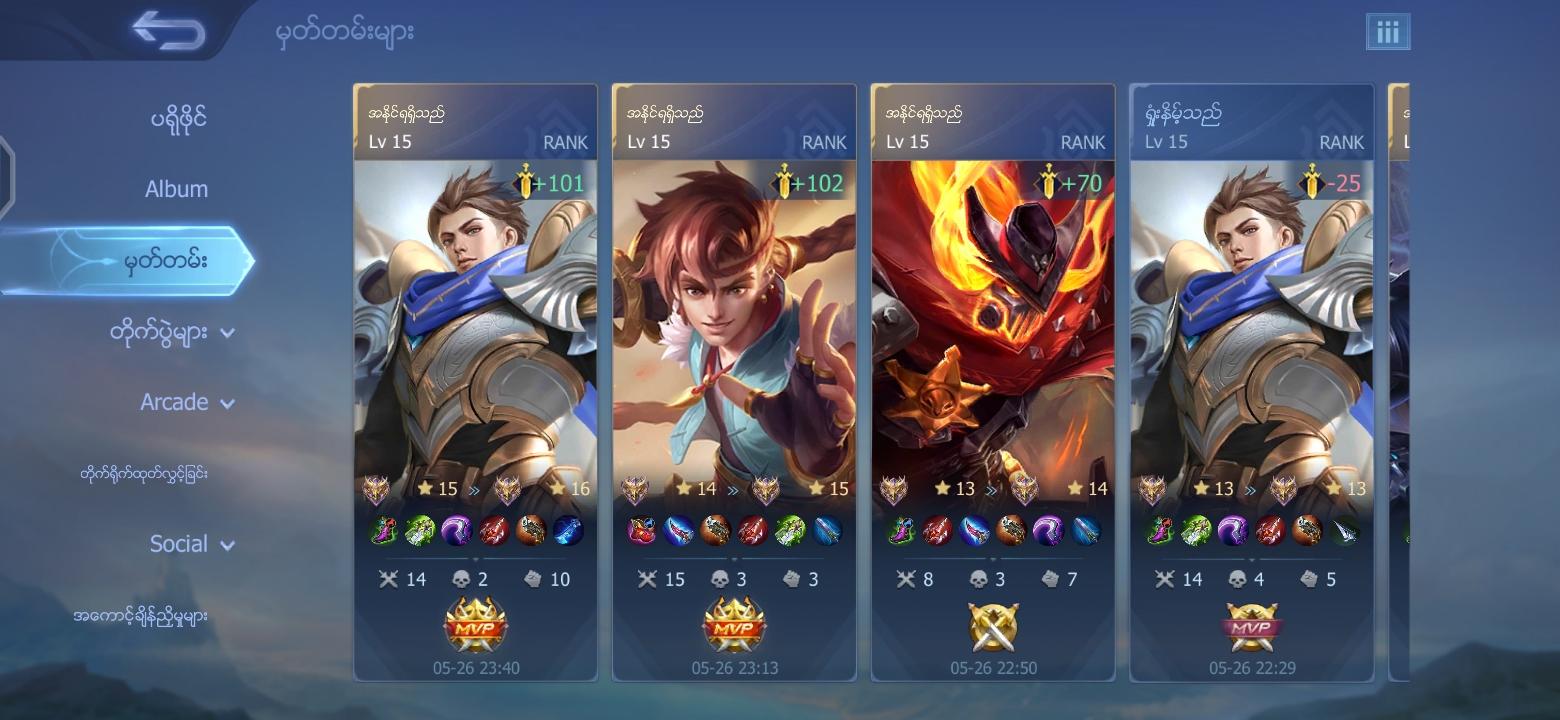This screenshot has width=1560, height=720.
Task: Click the MVP badge on the first match card
Action: pos(476,626)
